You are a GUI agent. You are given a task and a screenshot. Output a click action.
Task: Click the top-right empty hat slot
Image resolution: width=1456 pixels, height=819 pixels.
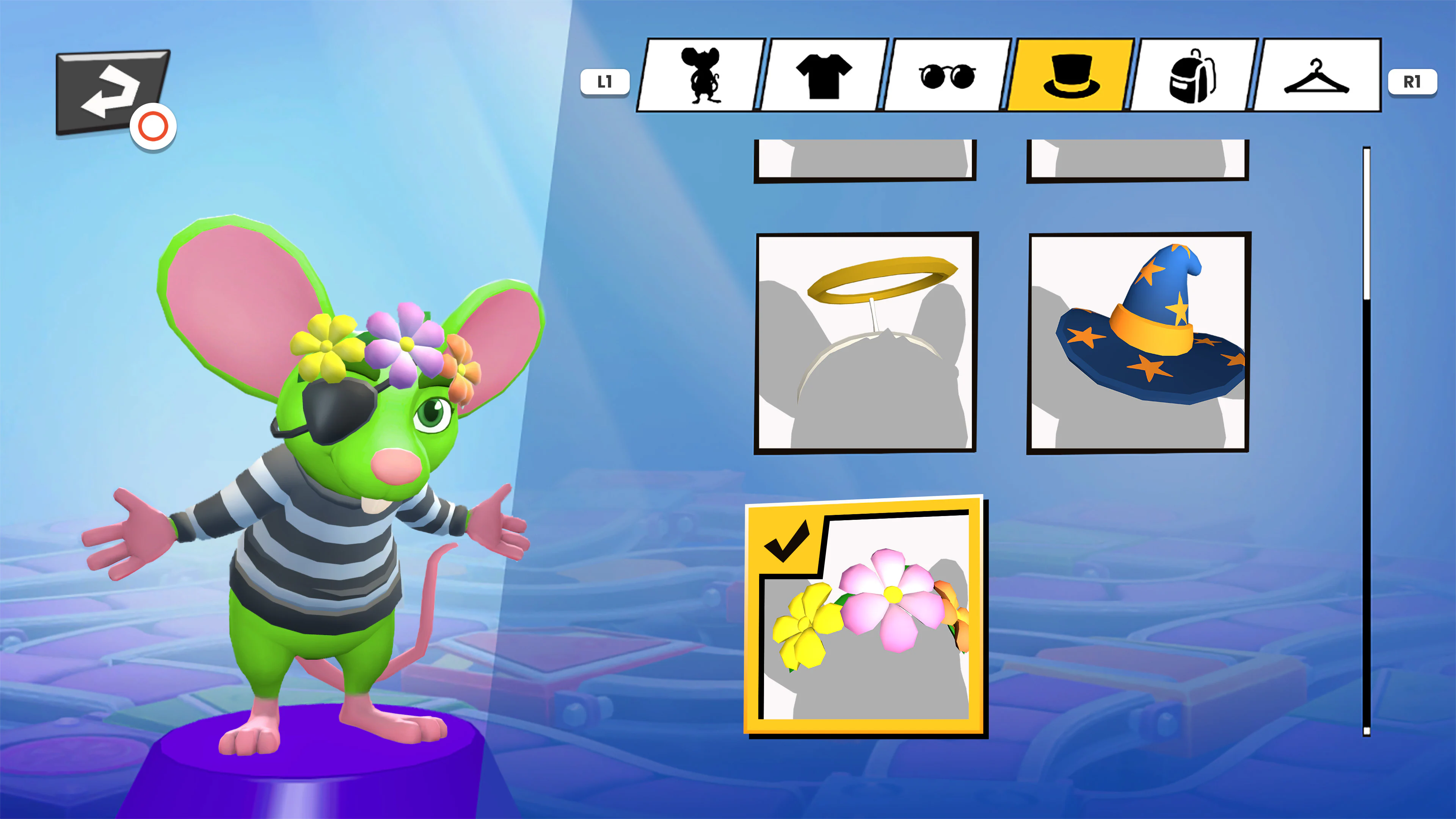1138,161
